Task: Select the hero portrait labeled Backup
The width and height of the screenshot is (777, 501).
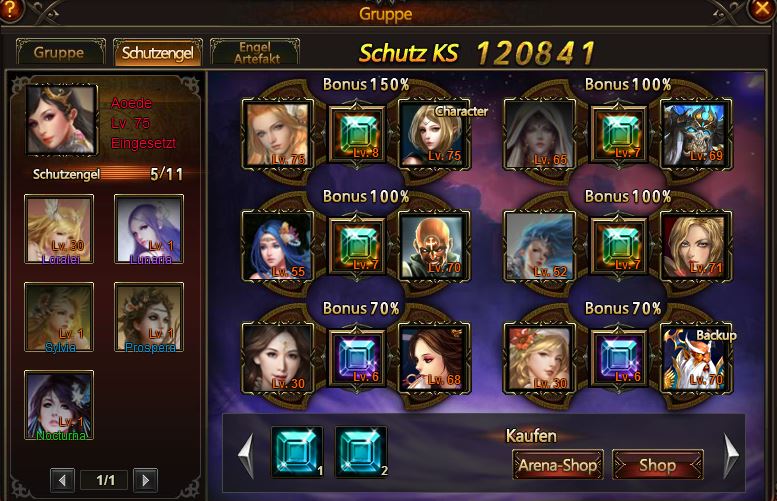Action: click(x=695, y=357)
